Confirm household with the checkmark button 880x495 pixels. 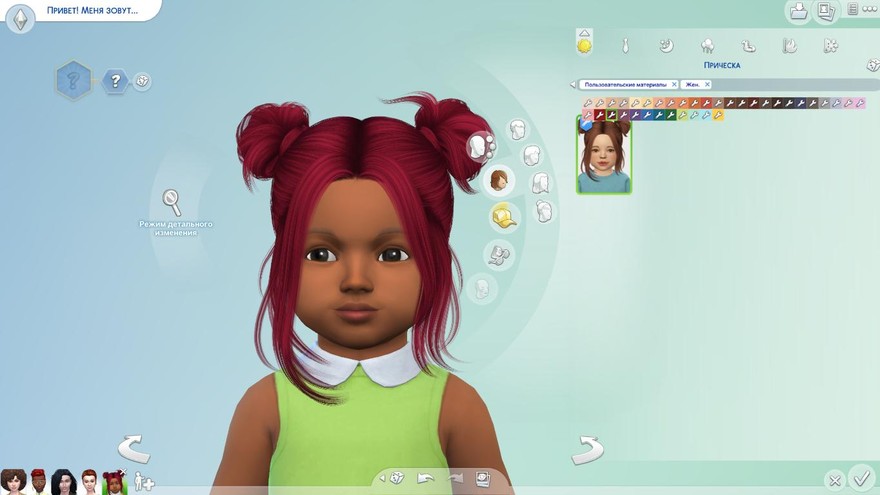pyautogui.click(x=860, y=477)
